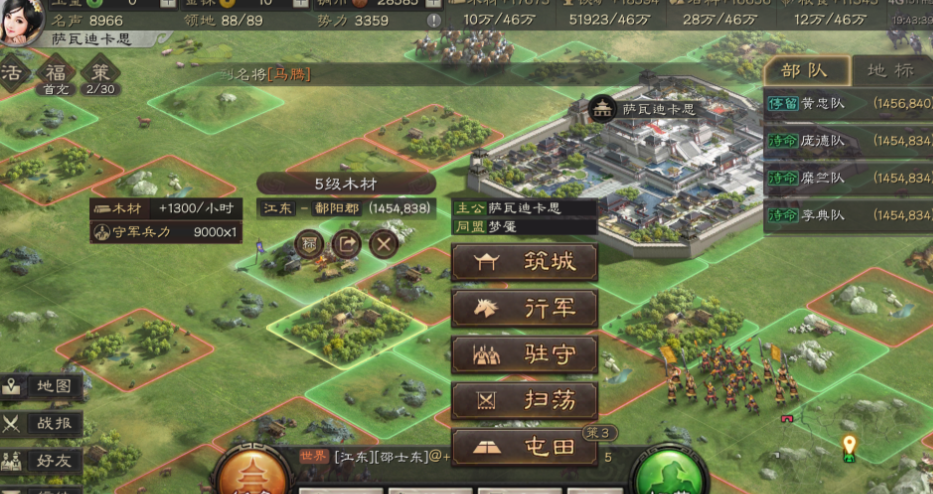Select the 庞德队 troop row
933x494 pixels.
coord(848,141)
